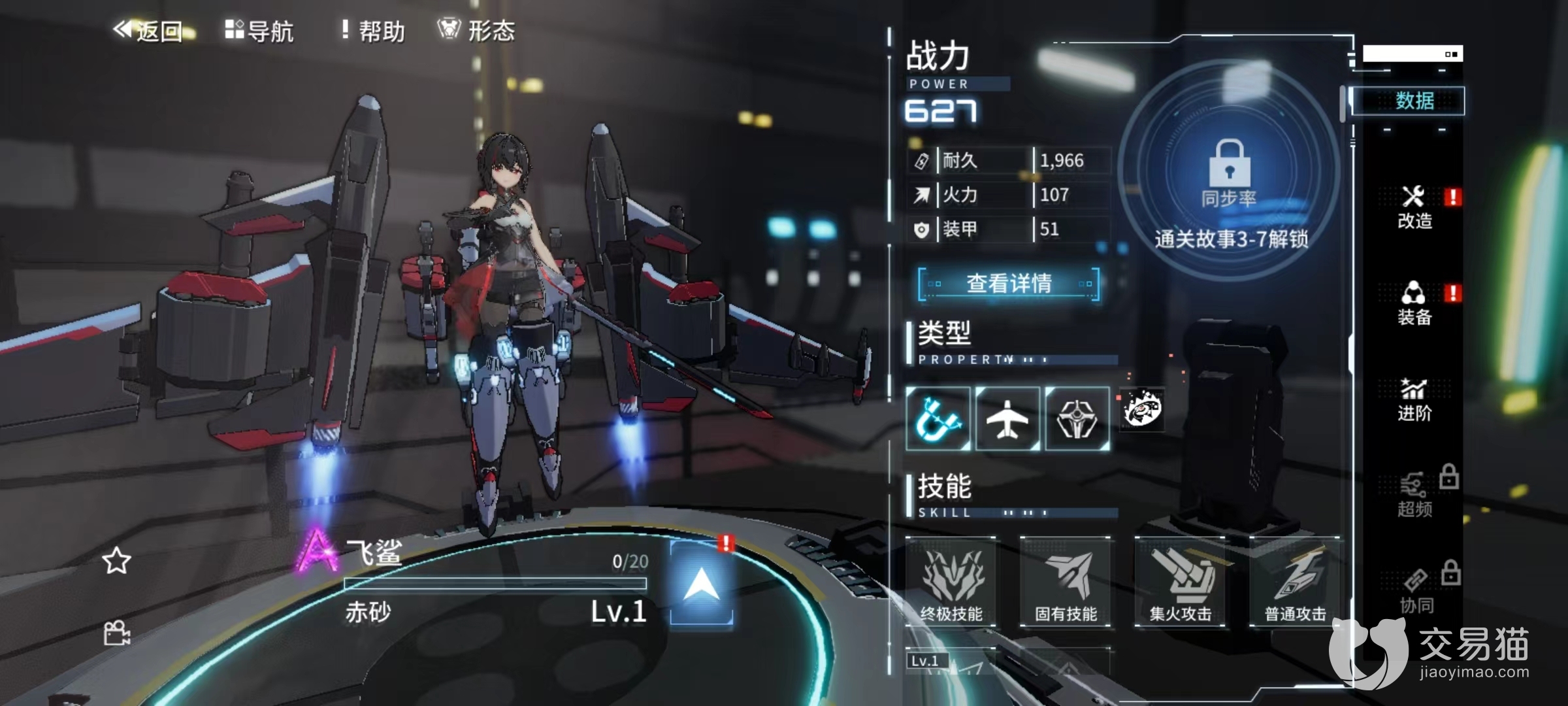This screenshot has width=1568, height=706.
Task: Open the 帮助 help page
Action: tap(373, 31)
